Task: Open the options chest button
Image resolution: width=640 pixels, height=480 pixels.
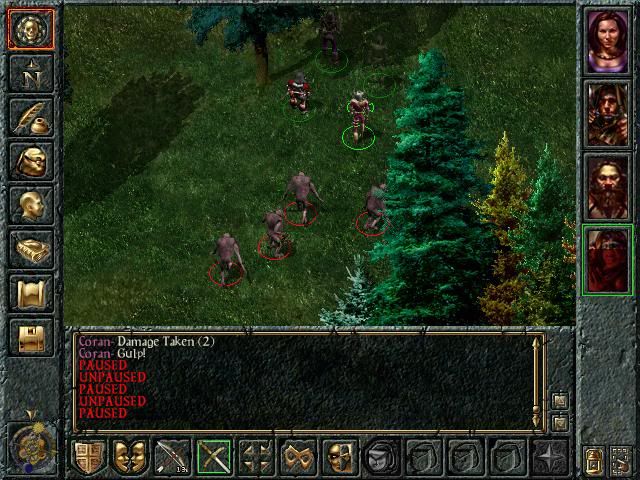Action: (x=30, y=338)
